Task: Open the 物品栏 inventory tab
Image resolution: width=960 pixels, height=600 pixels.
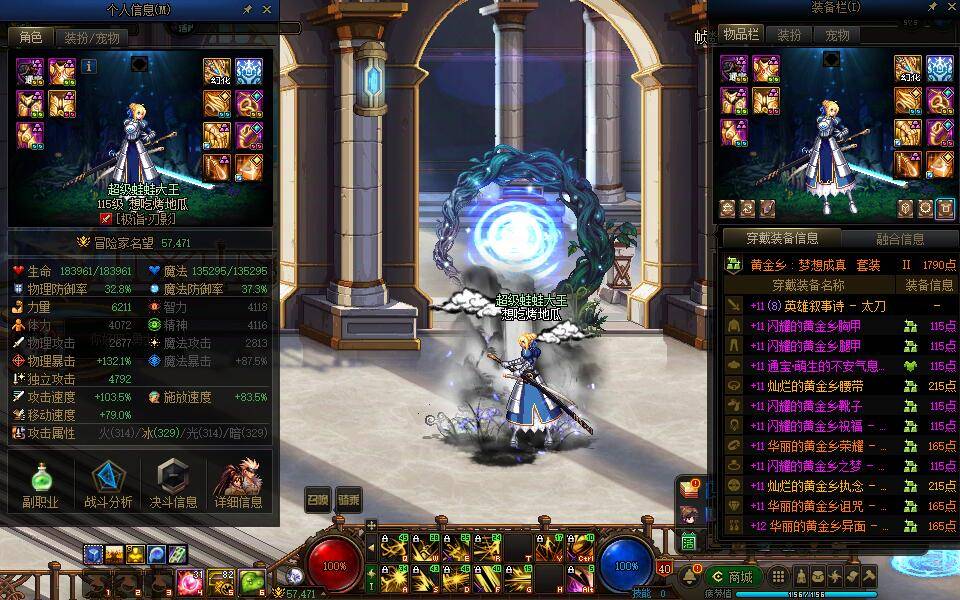Action: pyautogui.click(x=741, y=35)
